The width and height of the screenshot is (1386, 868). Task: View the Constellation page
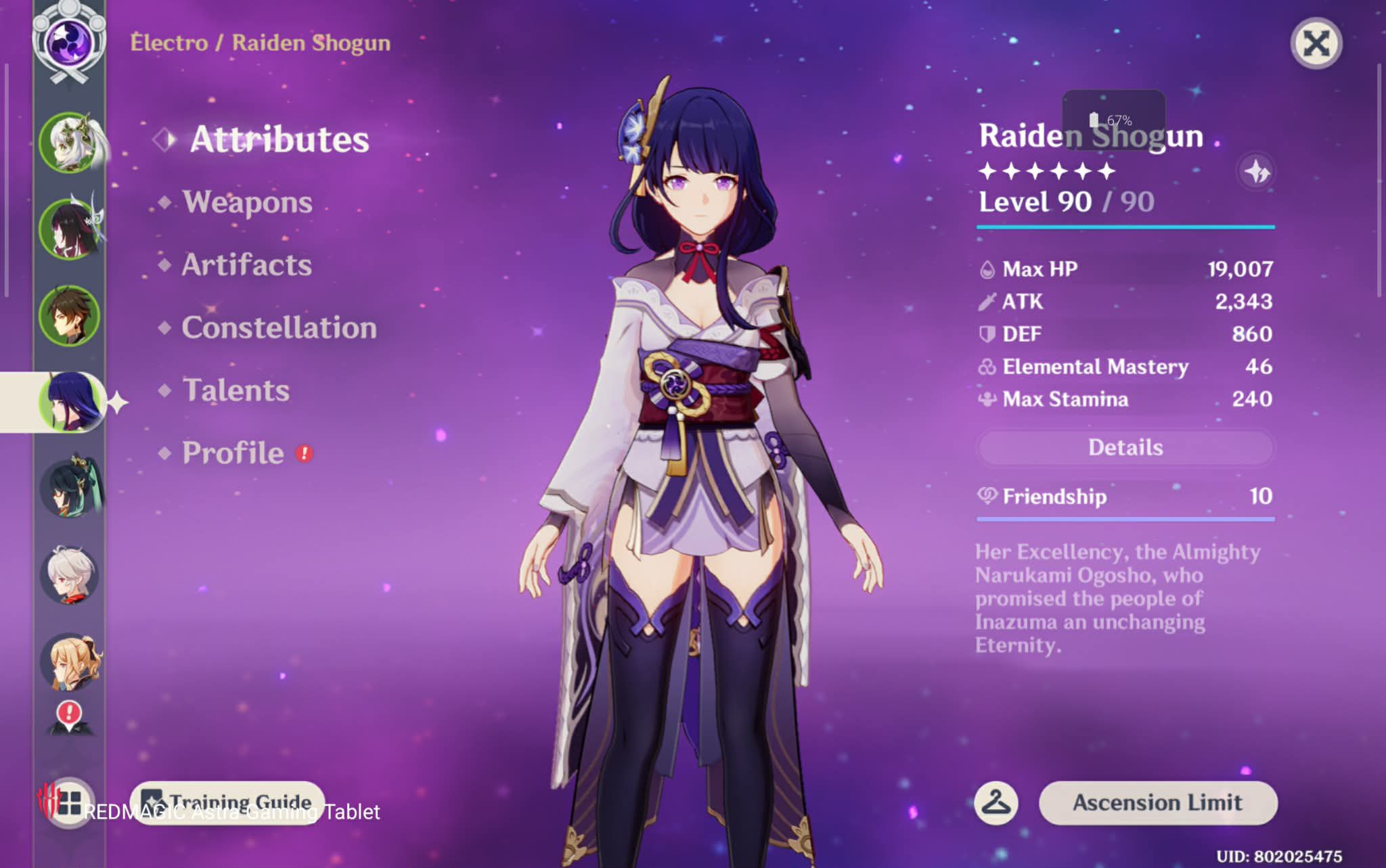[279, 327]
